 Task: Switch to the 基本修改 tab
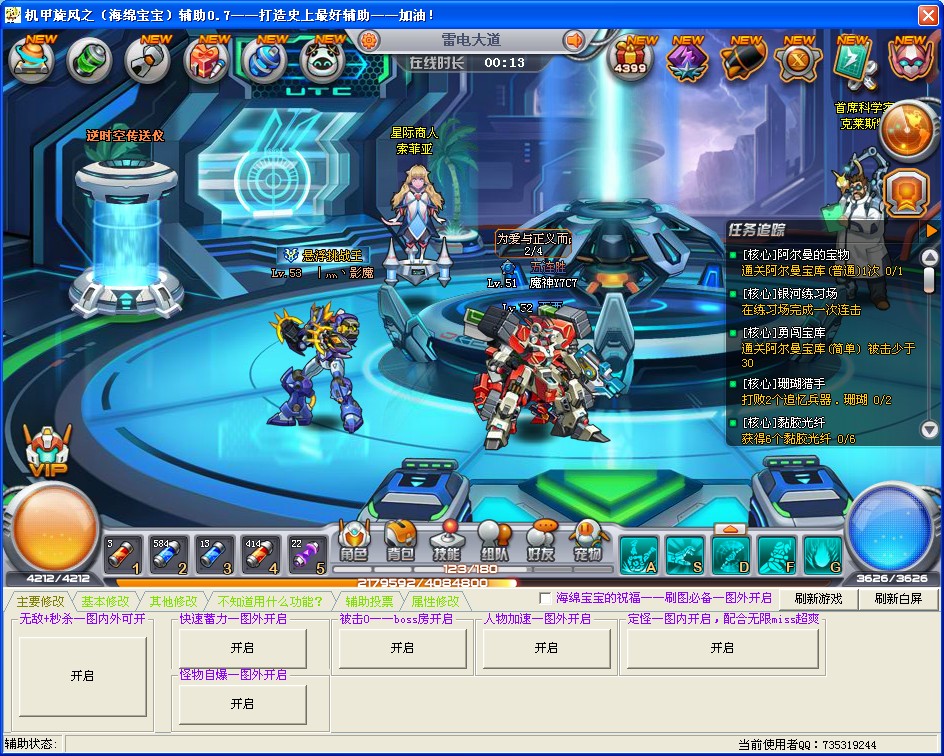(105, 601)
